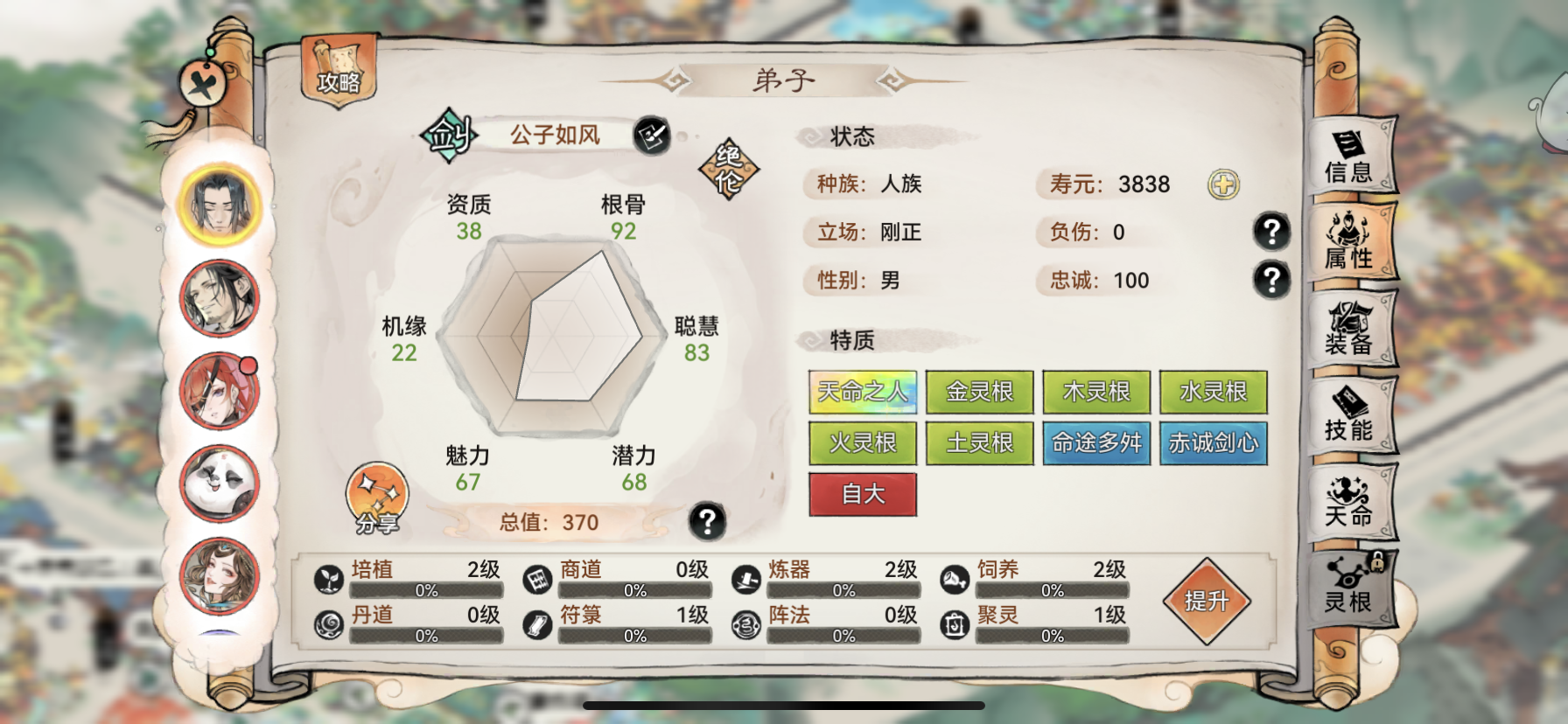The image size is (1568, 724).
Task: Select the 天命之人 trait
Action: click(x=862, y=393)
